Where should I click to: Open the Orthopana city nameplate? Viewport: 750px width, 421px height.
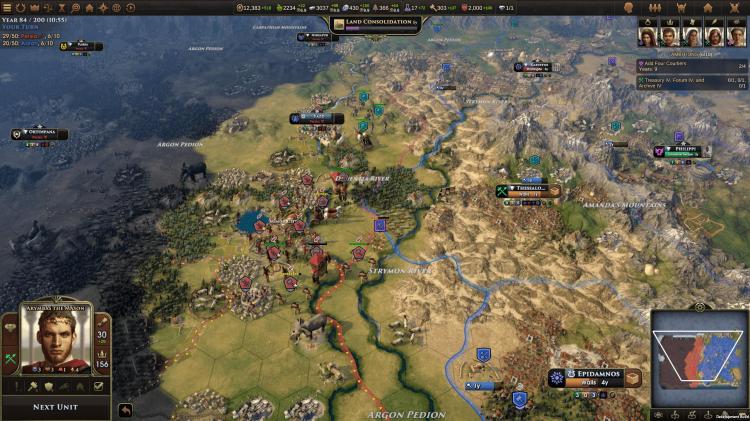pos(47,134)
